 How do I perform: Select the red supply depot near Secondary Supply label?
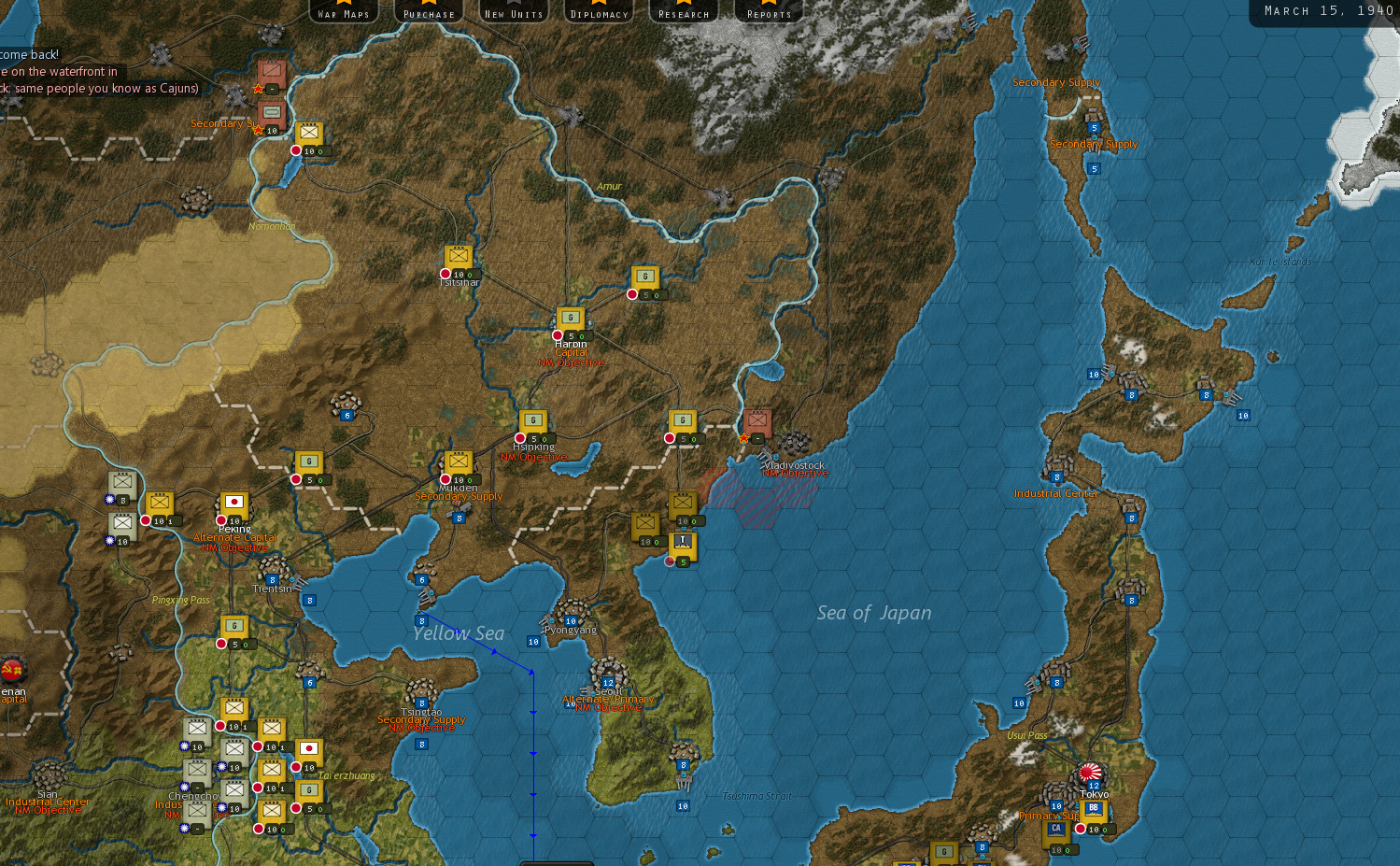click(x=271, y=111)
